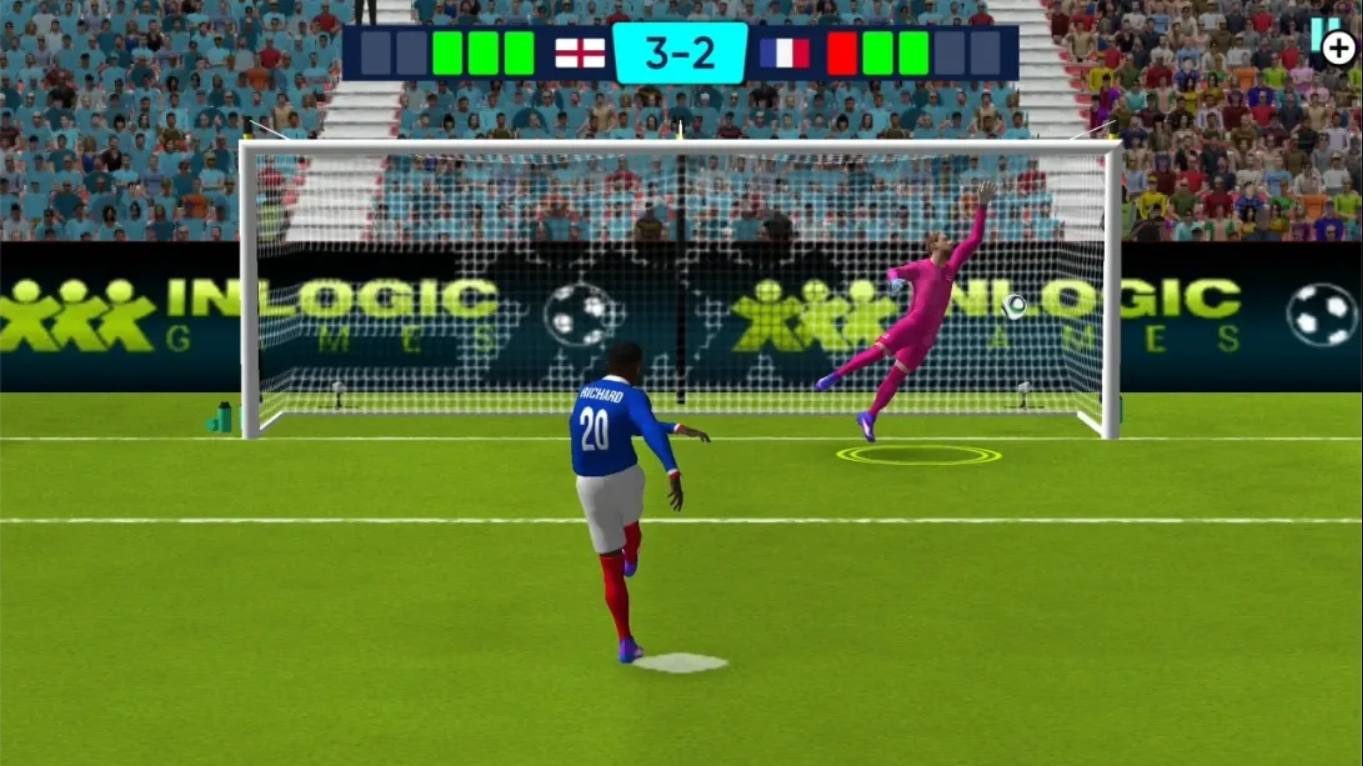Open the plus (add) circle icon
The height and width of the screenshot is (766, 1363).
coord(1338,46)
